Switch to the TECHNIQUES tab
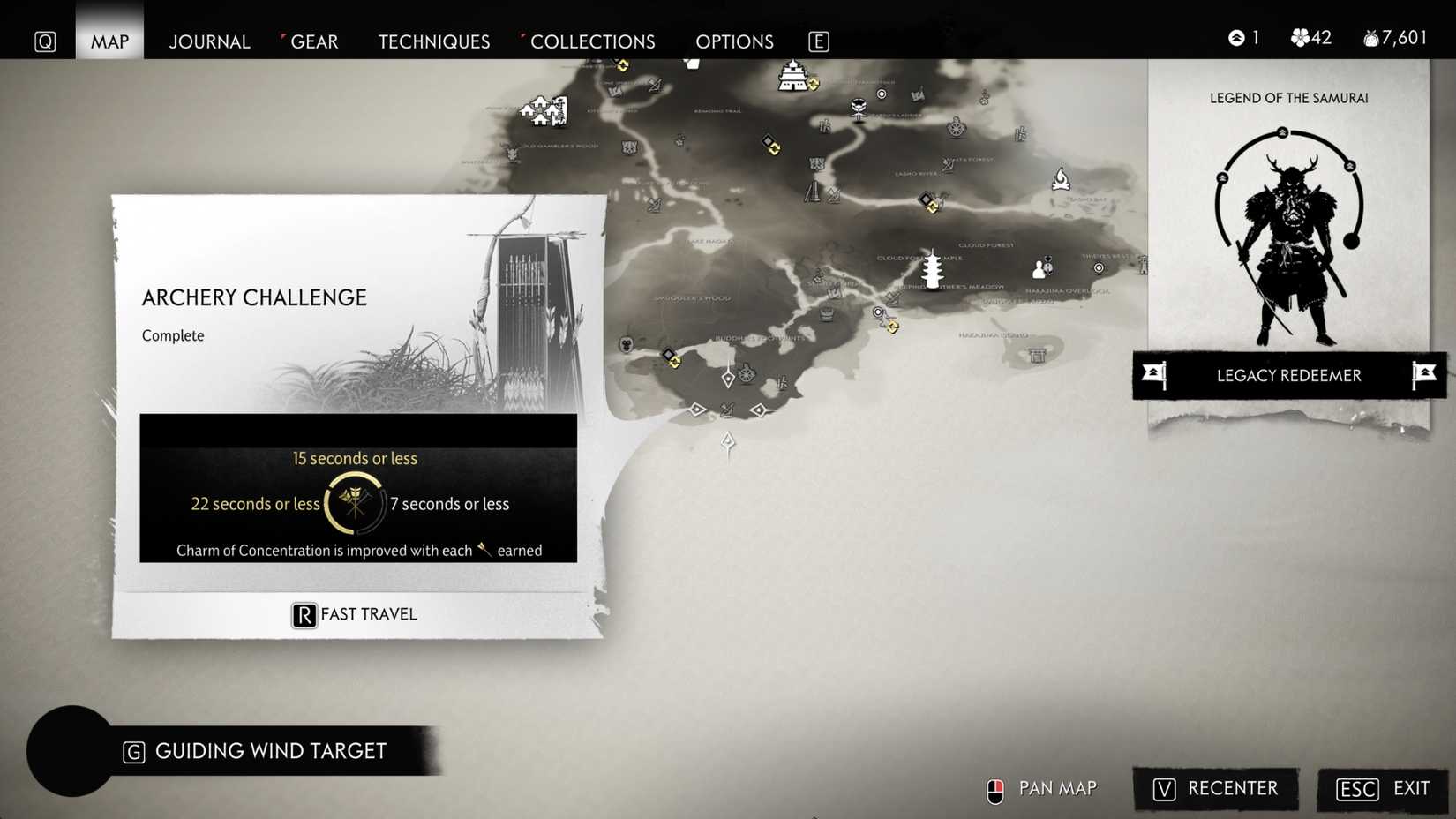Viewport: 1456px width, 819px height. pyautogui.click(x=434, y=41)
